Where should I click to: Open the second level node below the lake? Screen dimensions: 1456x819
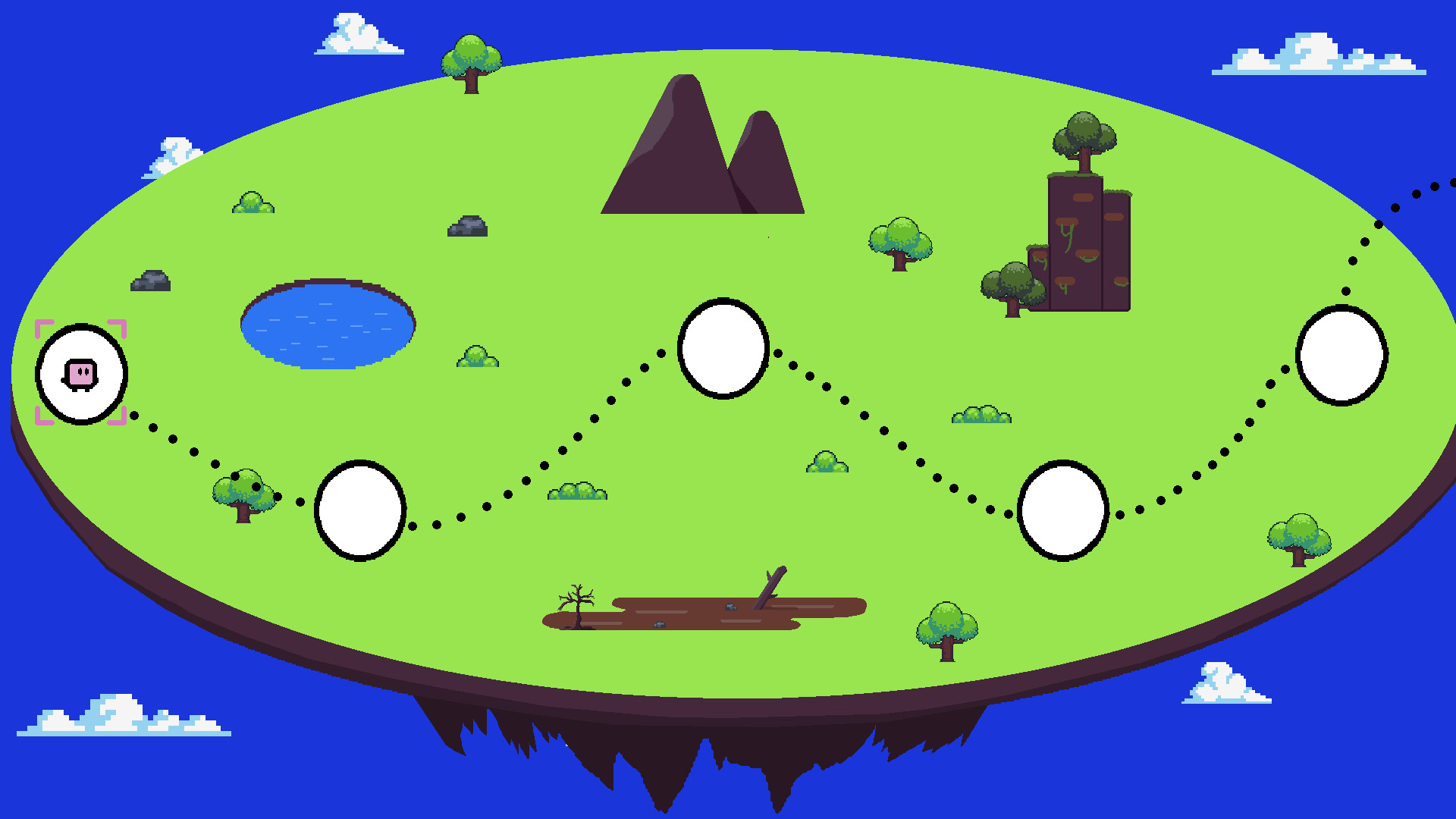362,510
